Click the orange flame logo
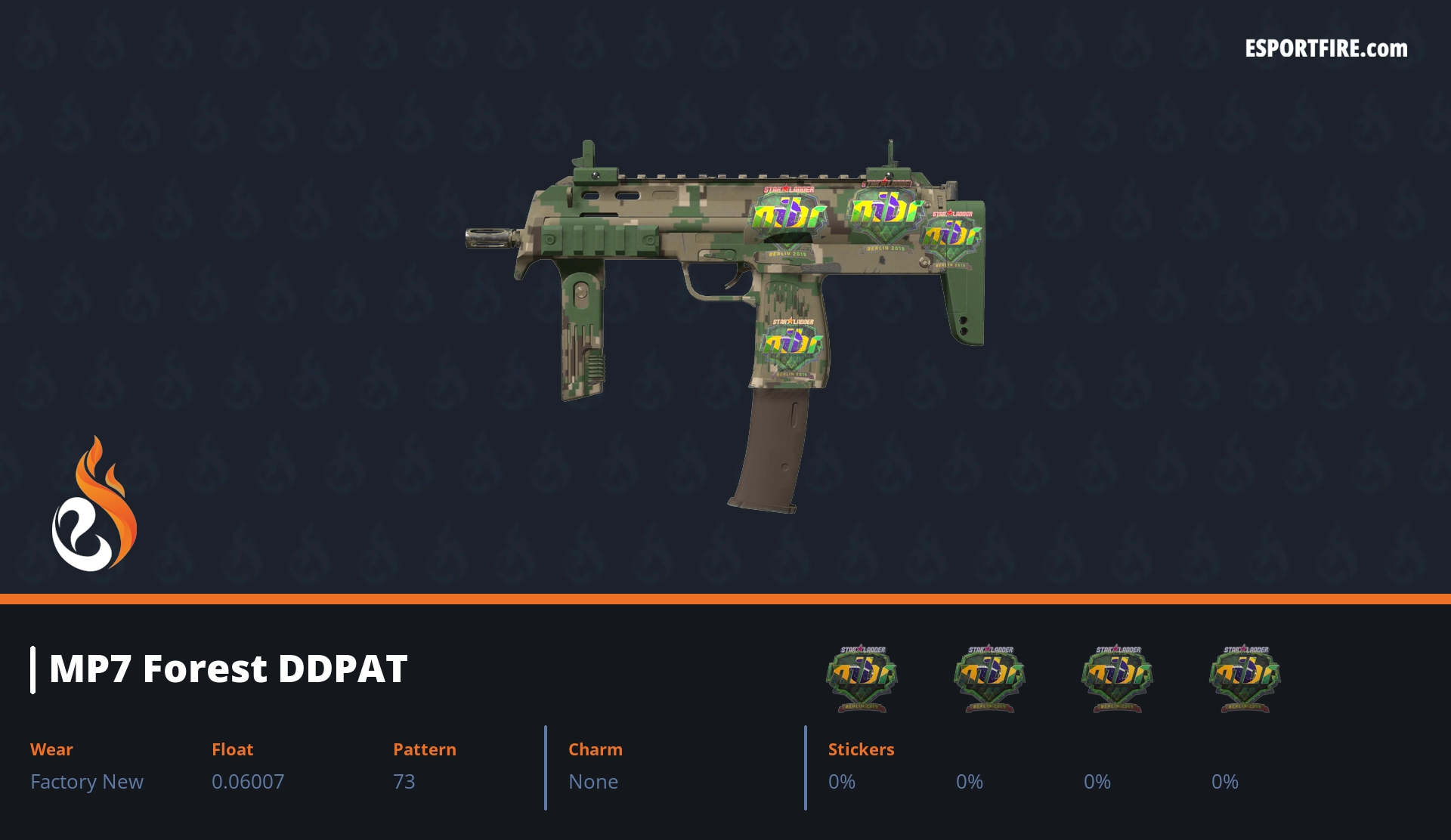The width and height of the screenshot is (1451, 840). click(94, 505)
